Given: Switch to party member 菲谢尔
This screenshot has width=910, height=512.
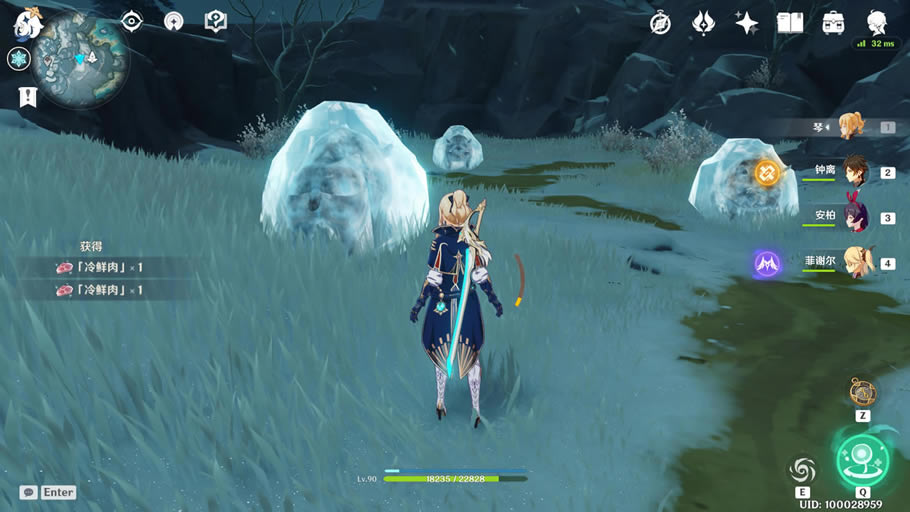Looking at the screenshot, I should click(855, 263).
